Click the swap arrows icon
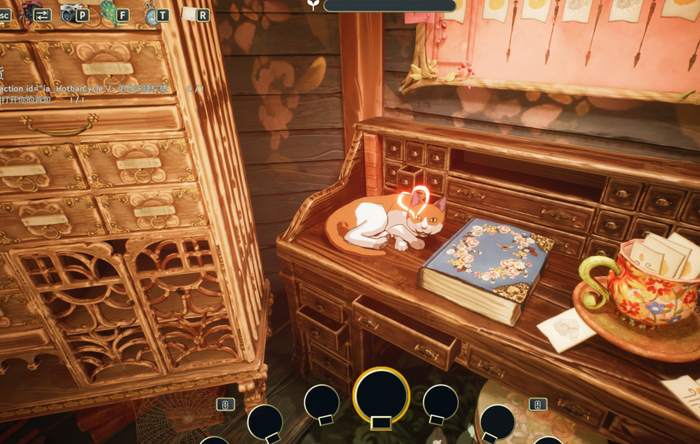700x444 pixels. tap(42, 13)
